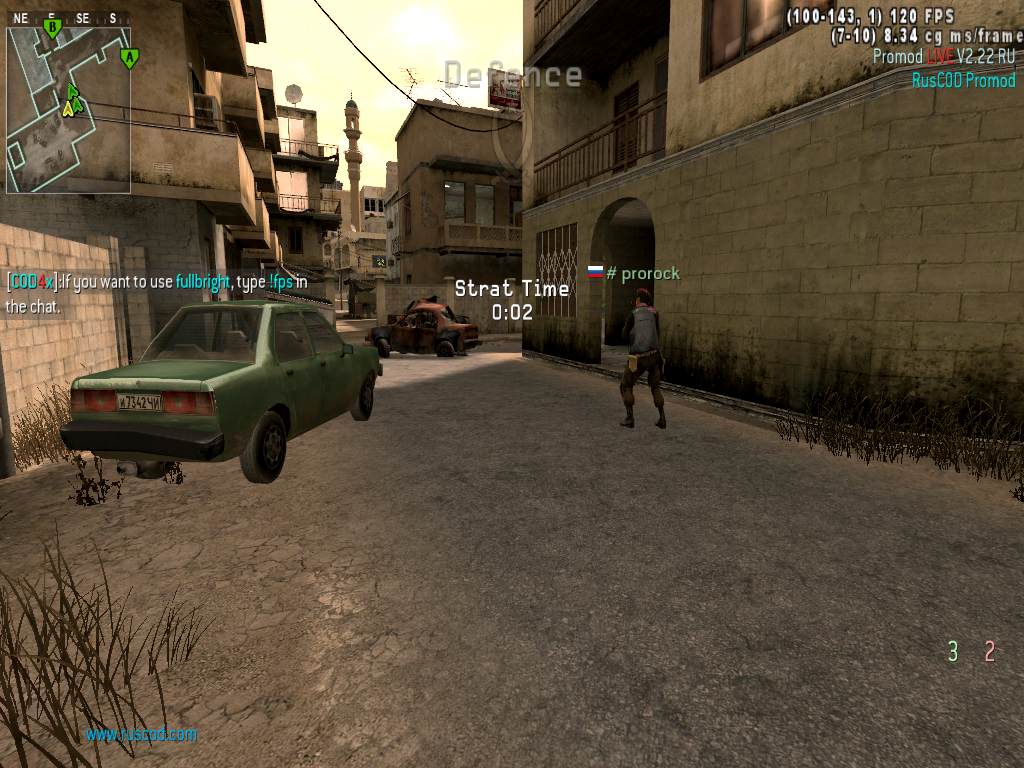Image resolution: width=1024 pixels, height=768 pixels.
Task: Select bomb site B marker on minimap
Action: pyautogui.click(x=53, y=28)
